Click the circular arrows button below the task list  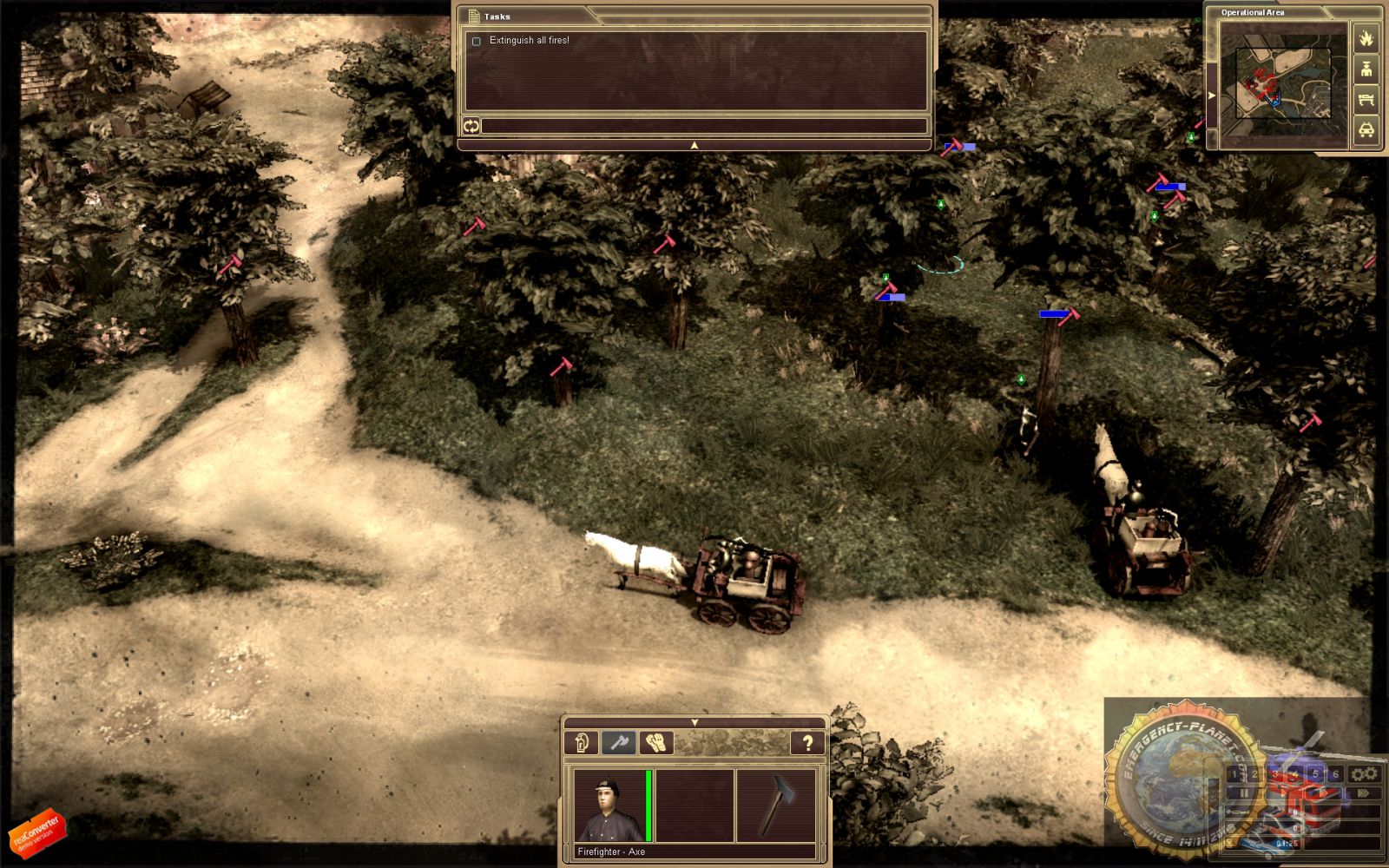point(471,127)
